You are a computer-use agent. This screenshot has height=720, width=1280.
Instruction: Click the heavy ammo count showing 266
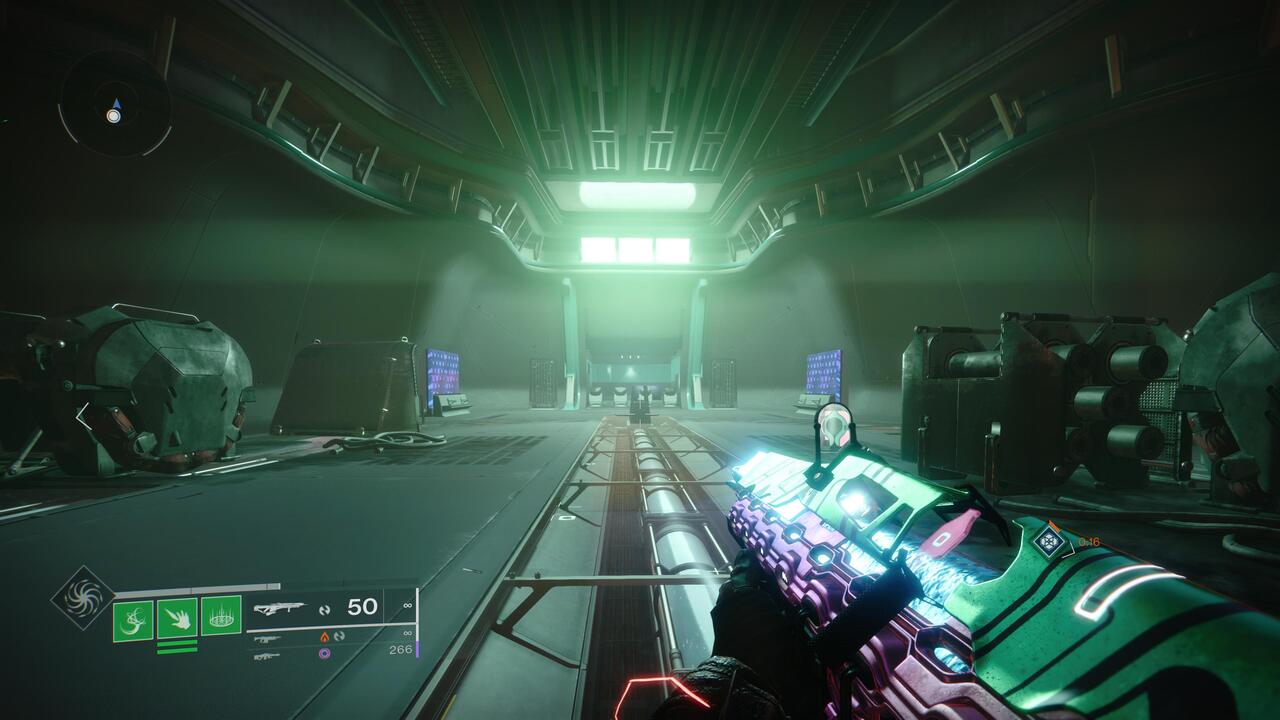399,648
